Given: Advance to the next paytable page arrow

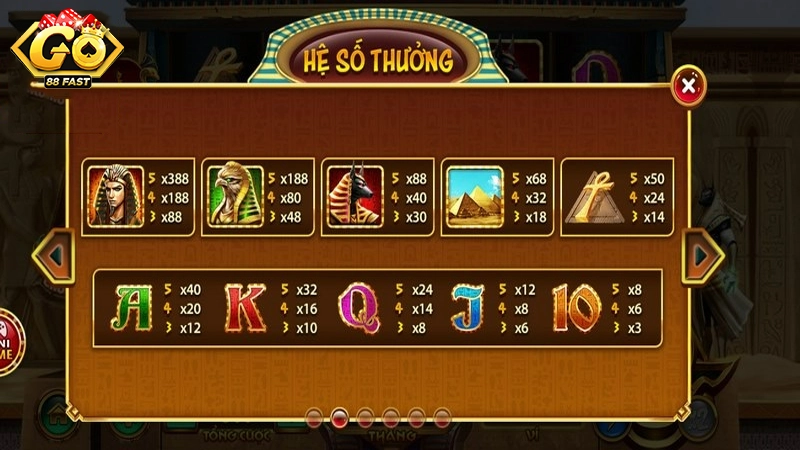Looking at the screenshot, I should (x=704, y=257).
